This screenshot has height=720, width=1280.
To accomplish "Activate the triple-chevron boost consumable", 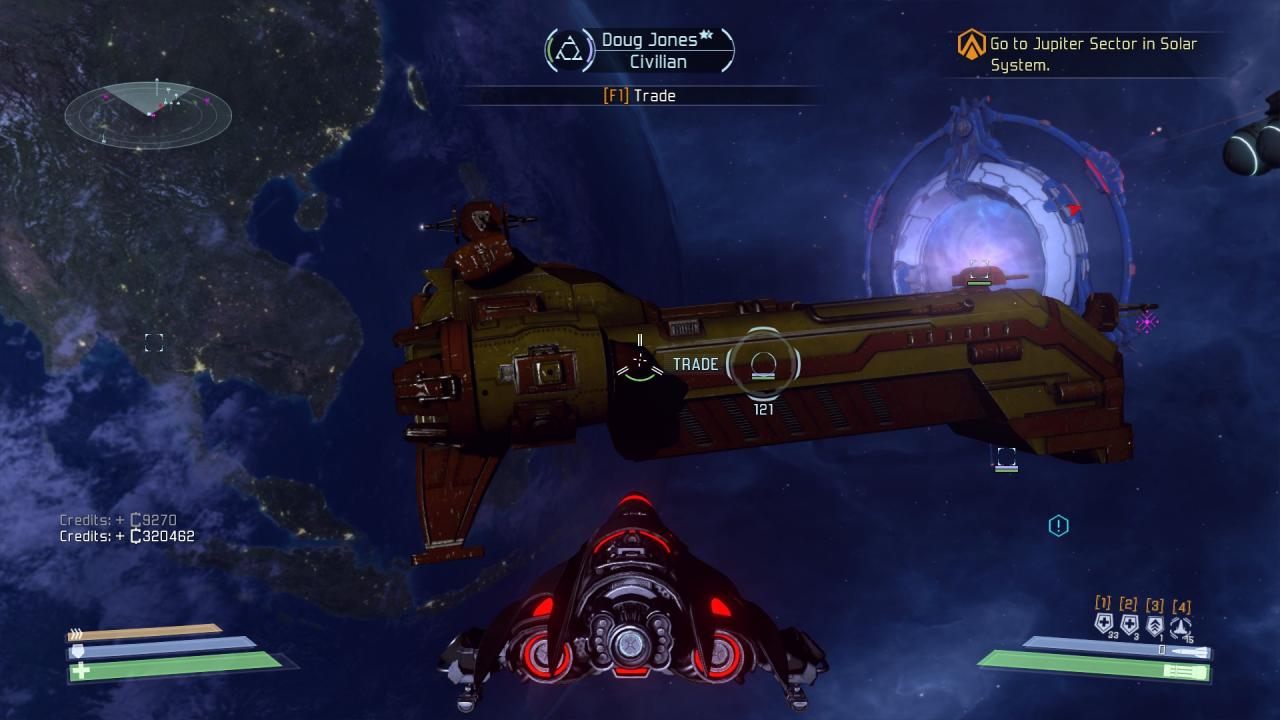I will click(1155, 626).
